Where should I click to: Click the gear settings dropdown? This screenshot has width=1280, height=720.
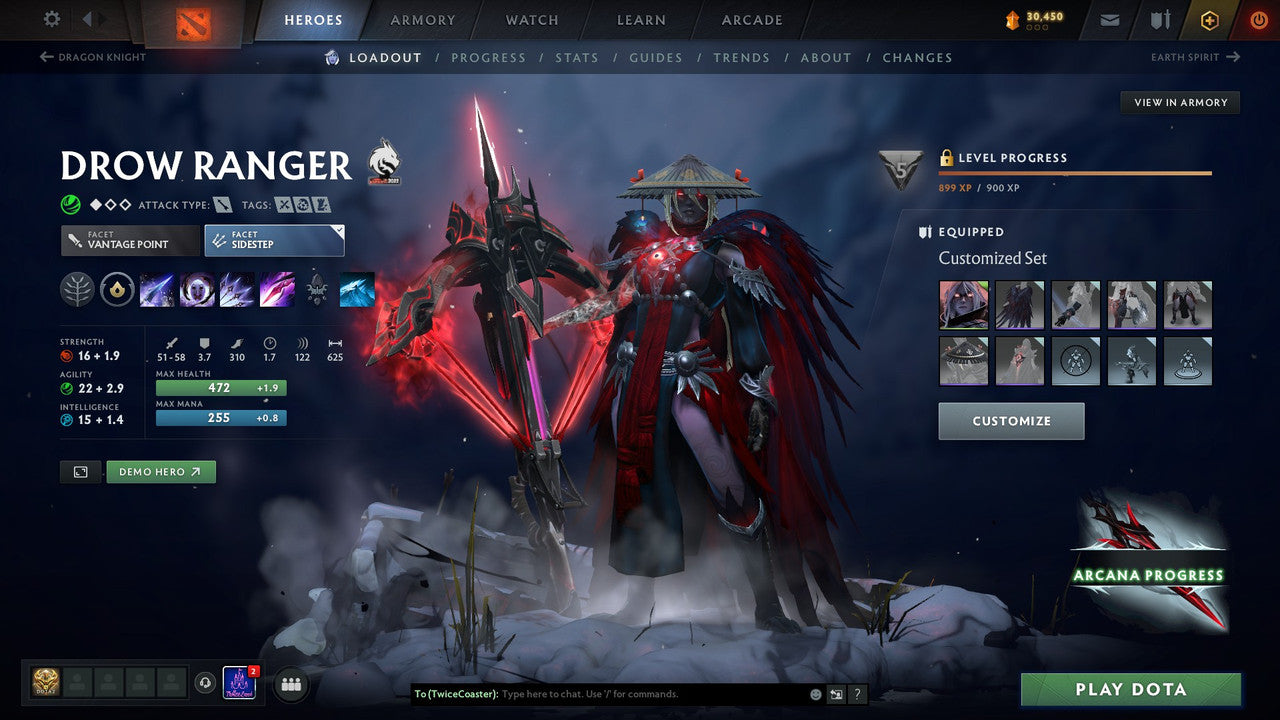pos(52,20)
